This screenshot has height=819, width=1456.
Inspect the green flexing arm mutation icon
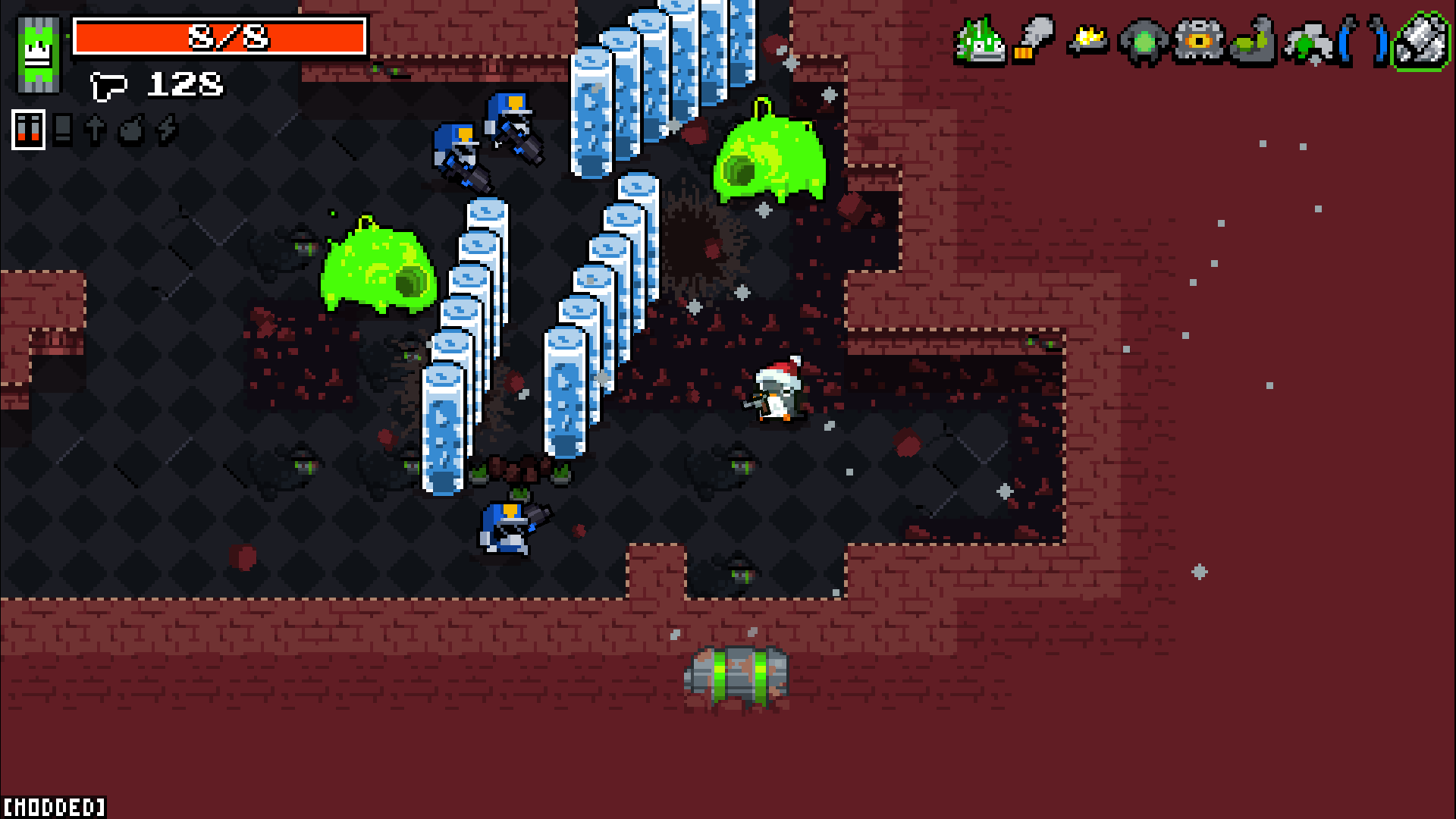point(1253,42)
